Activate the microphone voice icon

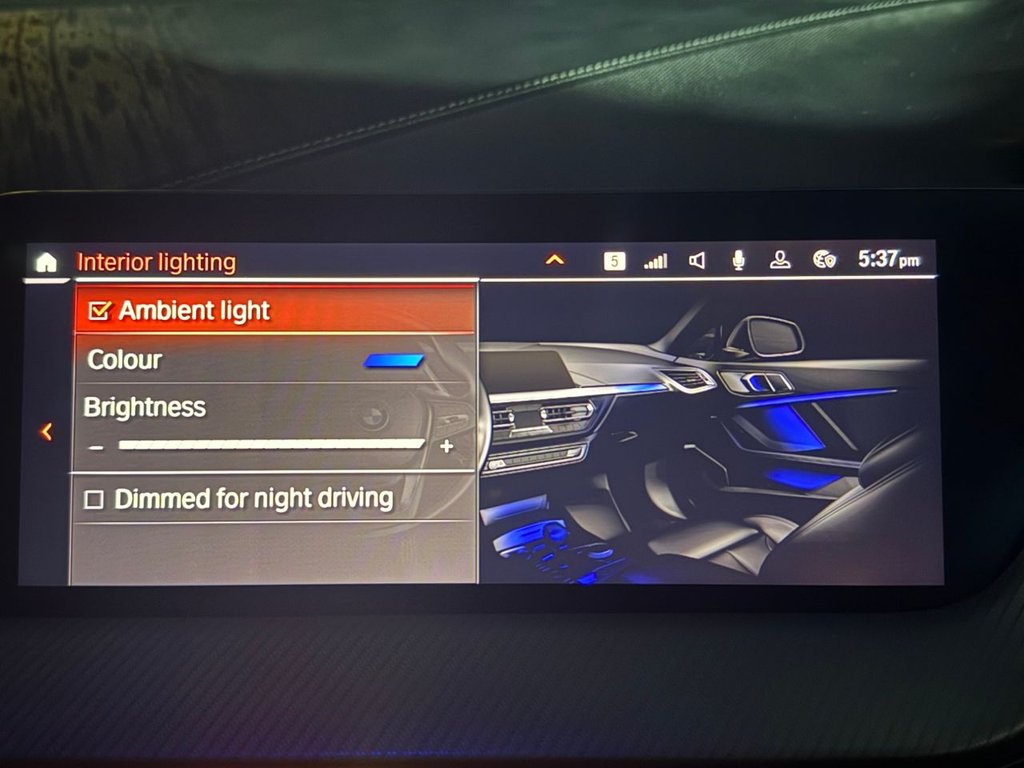pos(739,260)
